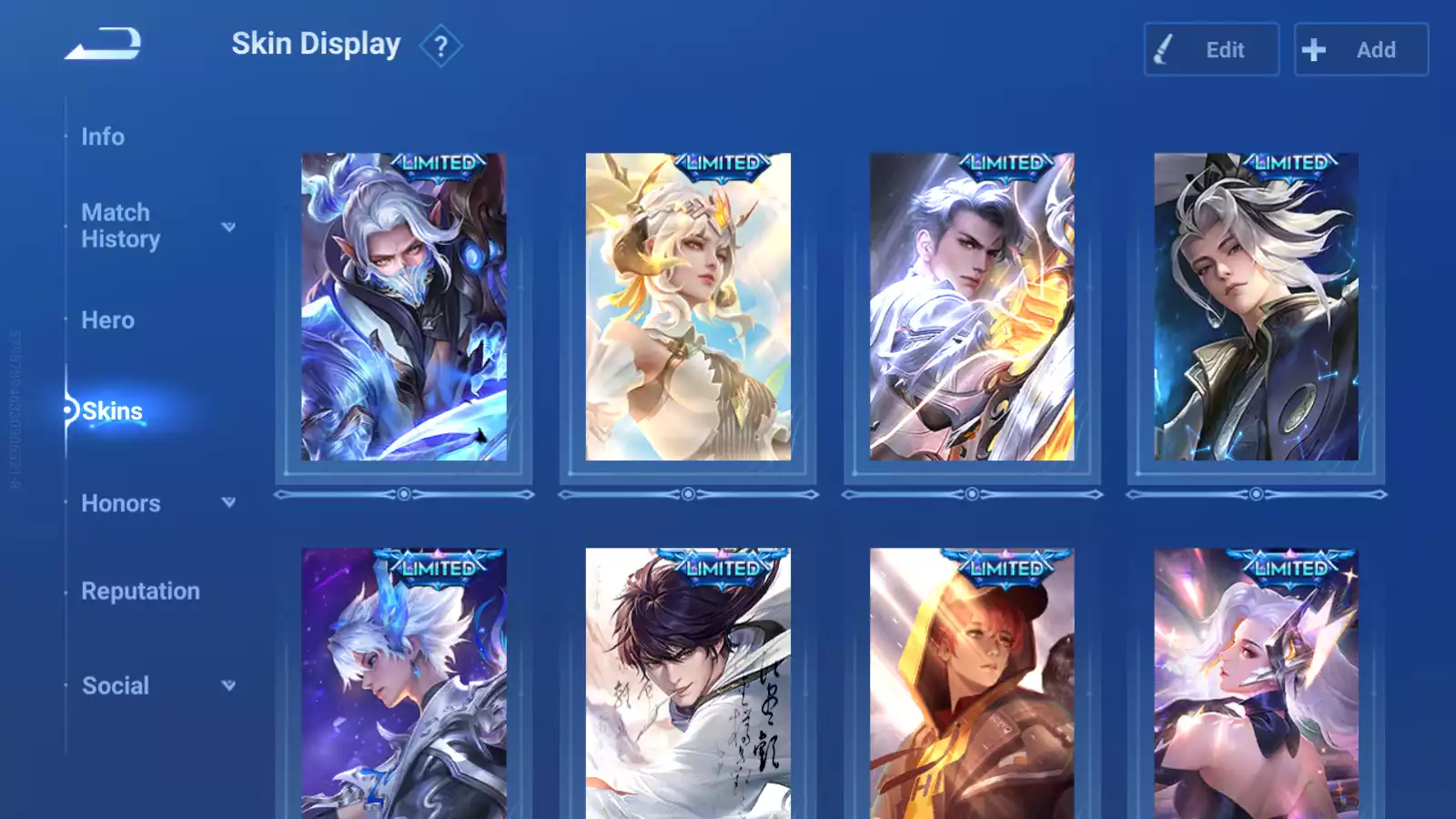Open the Match History section
This screenshot has height=819, width=1456.
[120, 226]
